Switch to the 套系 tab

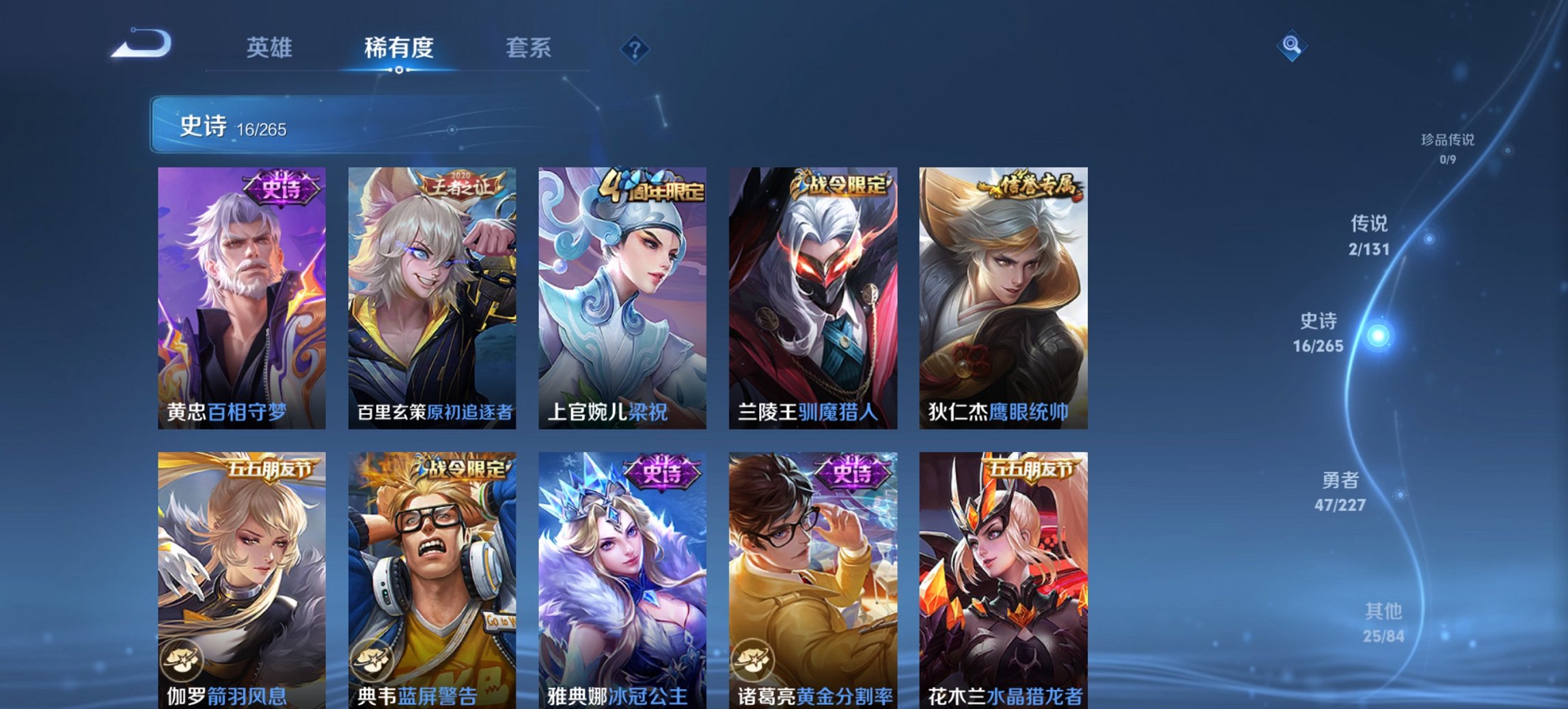tap(529, 48)
